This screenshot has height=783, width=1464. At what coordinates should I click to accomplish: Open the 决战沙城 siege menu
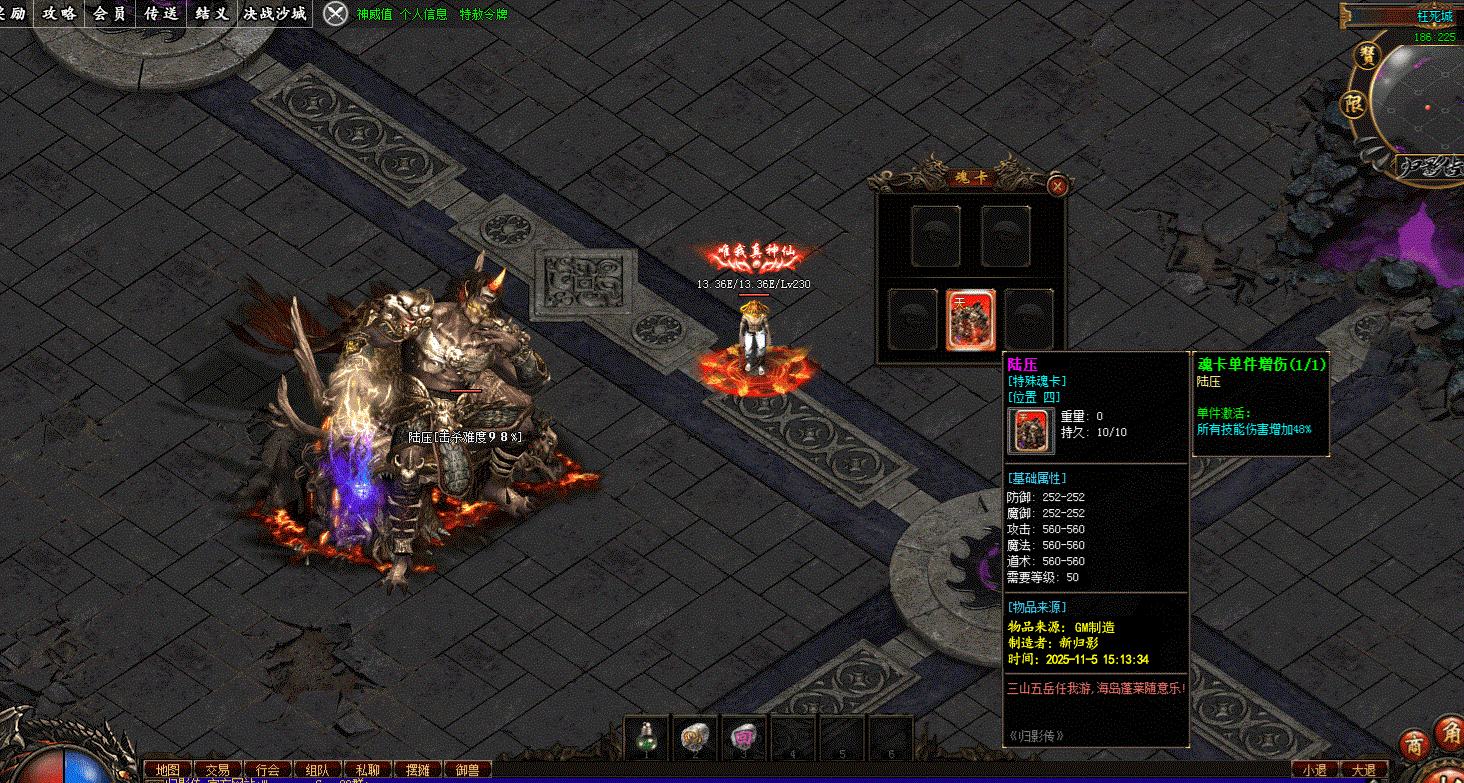[x=277, y=14]
